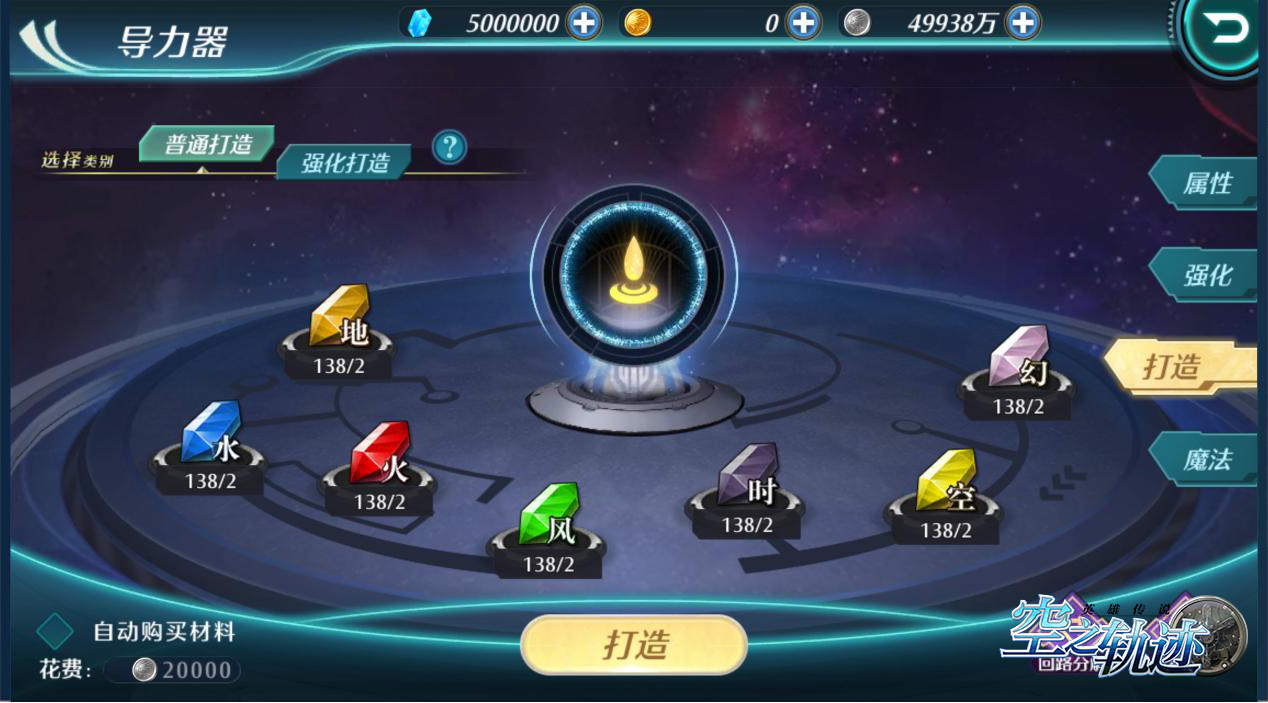Open the 属性 side tab
1268x703 pixels.
coord(1206,184)
